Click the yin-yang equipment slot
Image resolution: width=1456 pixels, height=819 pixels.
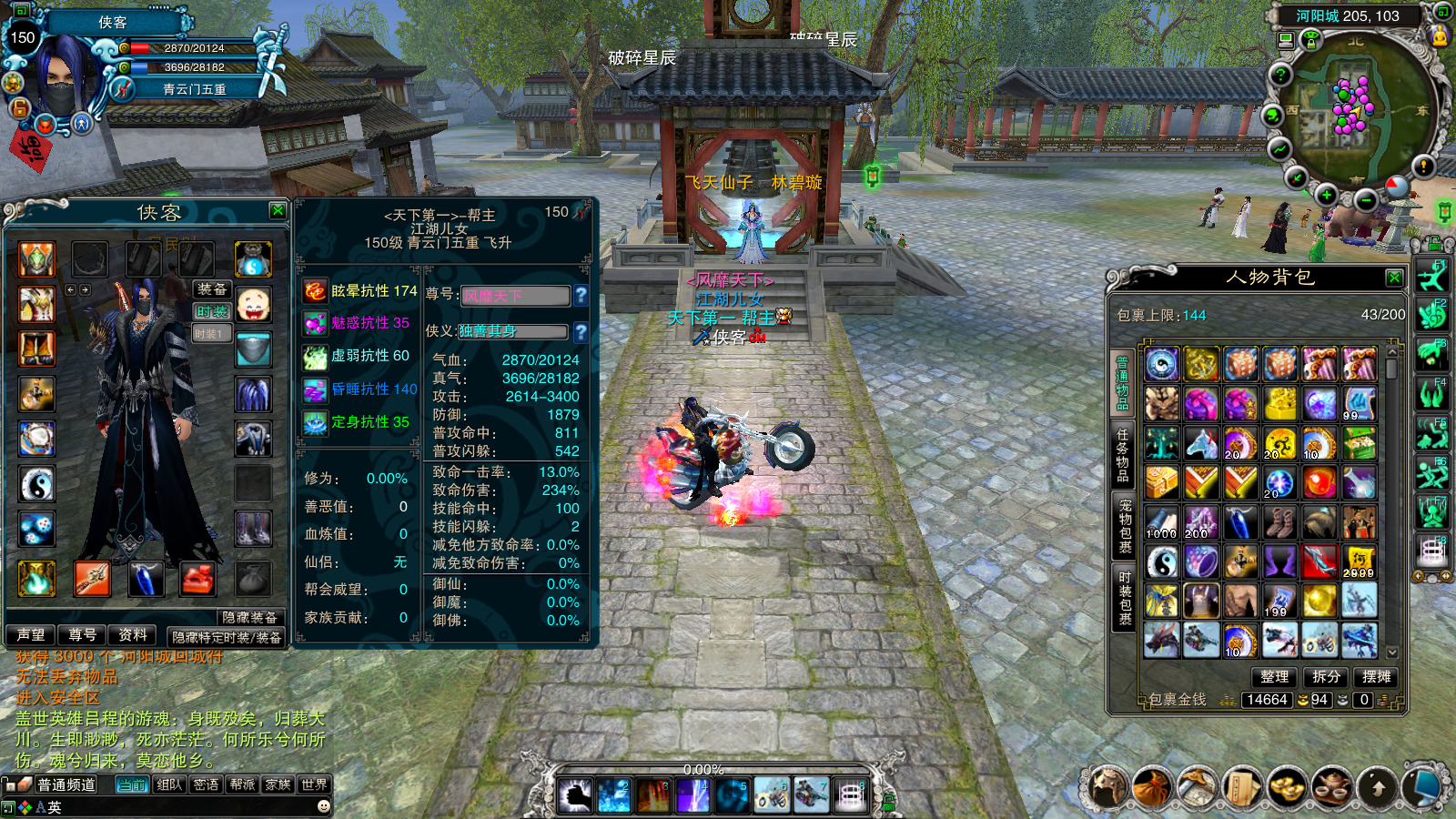pos(37,484)
